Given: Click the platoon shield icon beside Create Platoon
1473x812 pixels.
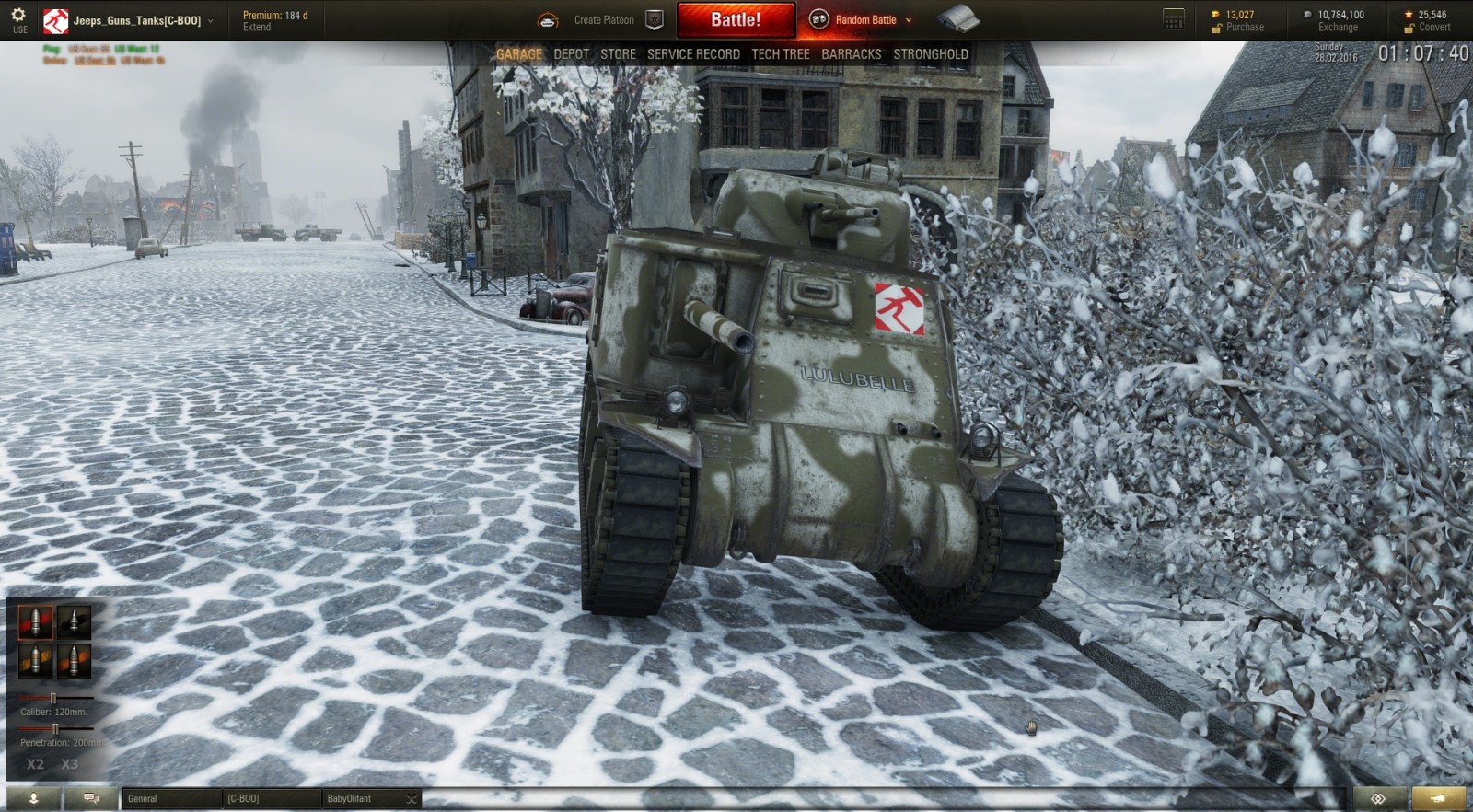Looking at the screenshot, I should point(654,17).
